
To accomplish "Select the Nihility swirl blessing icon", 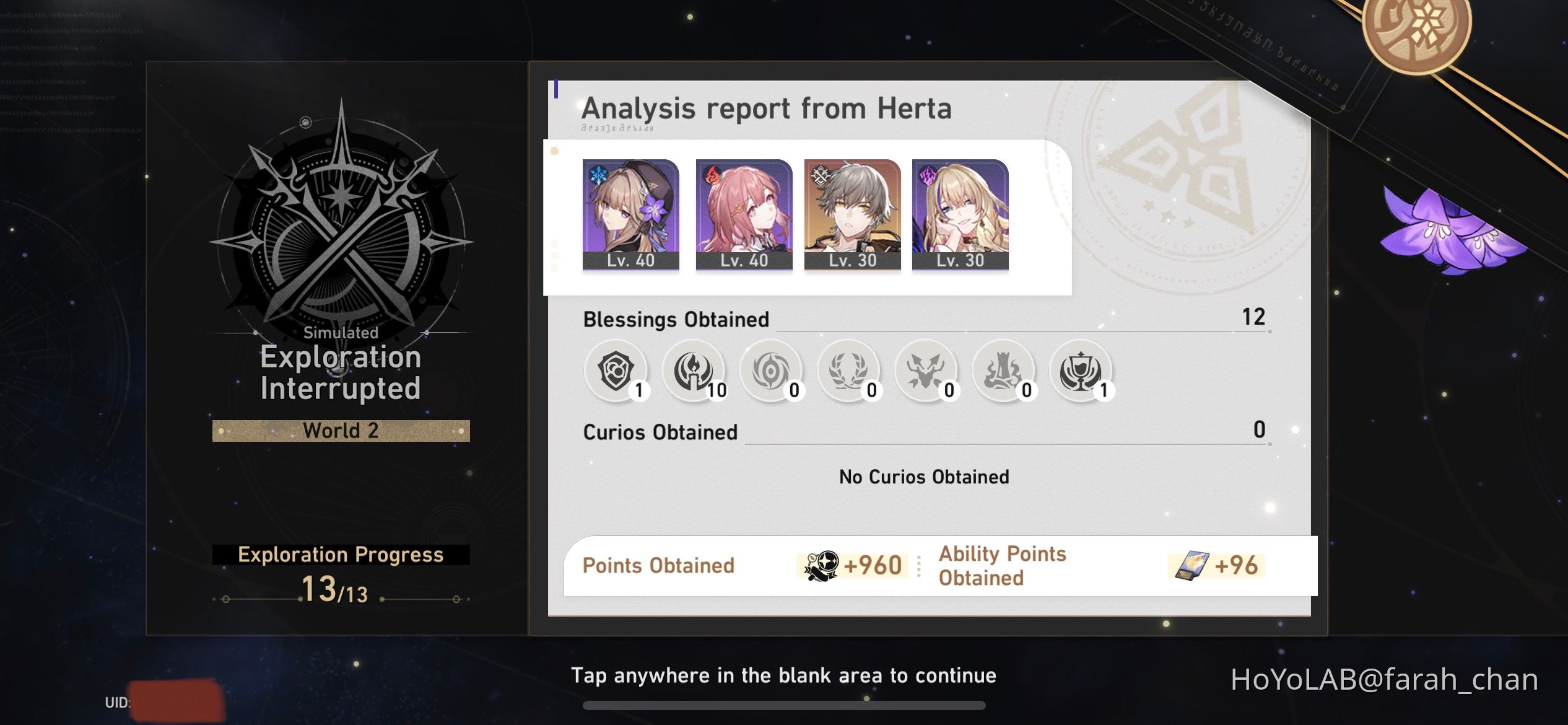I will click(770, 372).
